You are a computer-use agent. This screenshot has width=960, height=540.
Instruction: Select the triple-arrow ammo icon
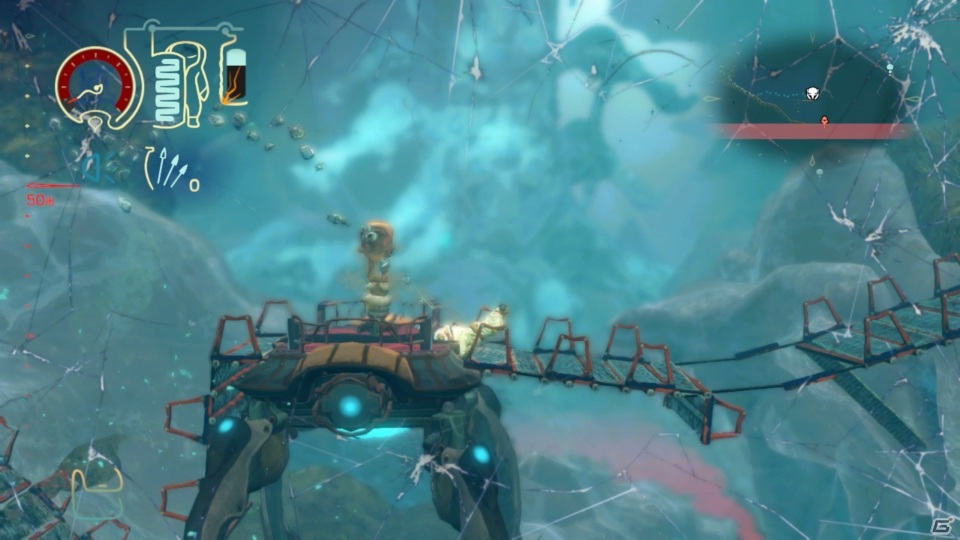click(x=169, y=169)
